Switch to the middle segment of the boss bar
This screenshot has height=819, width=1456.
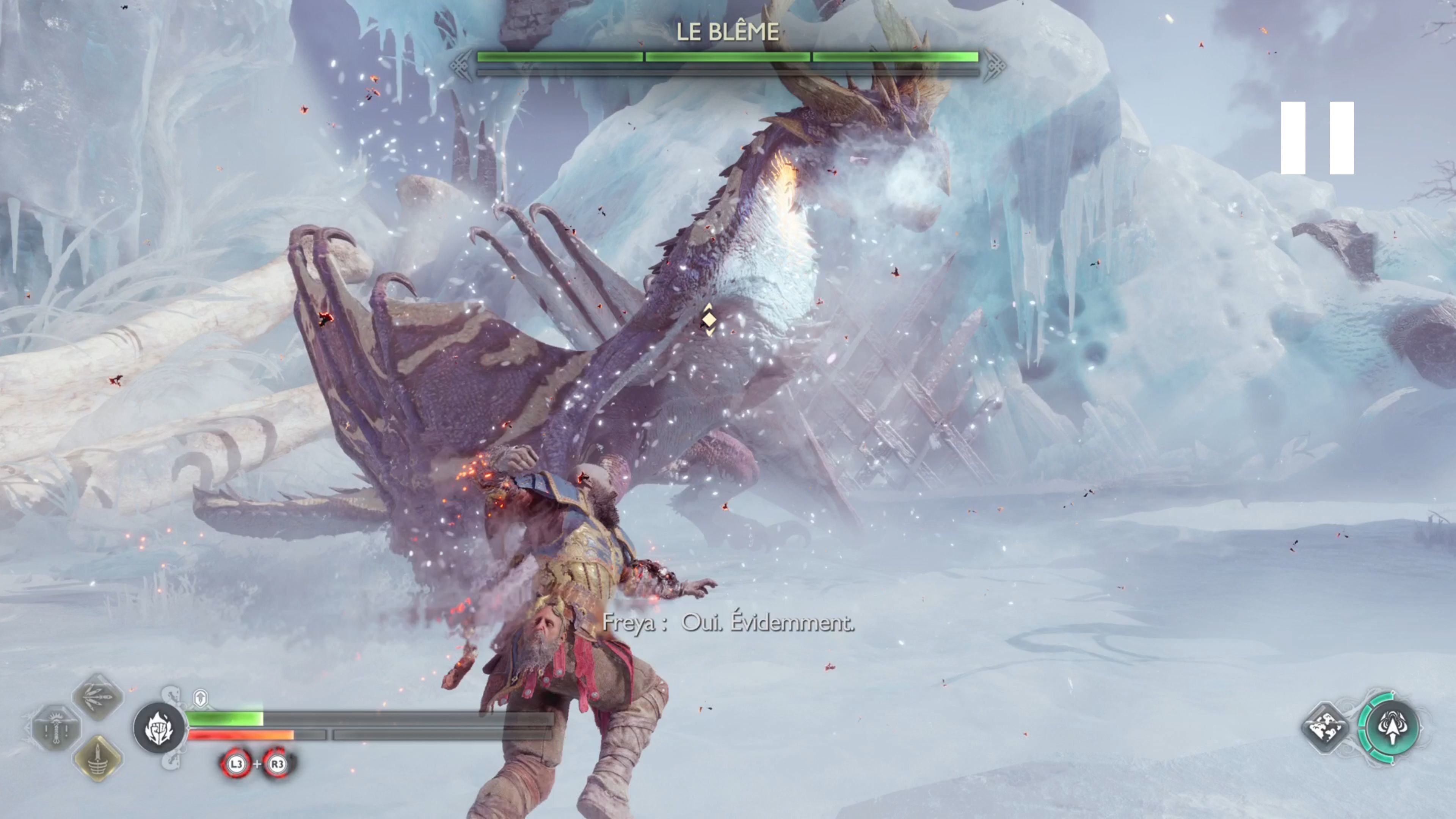[x=728, y=56]
